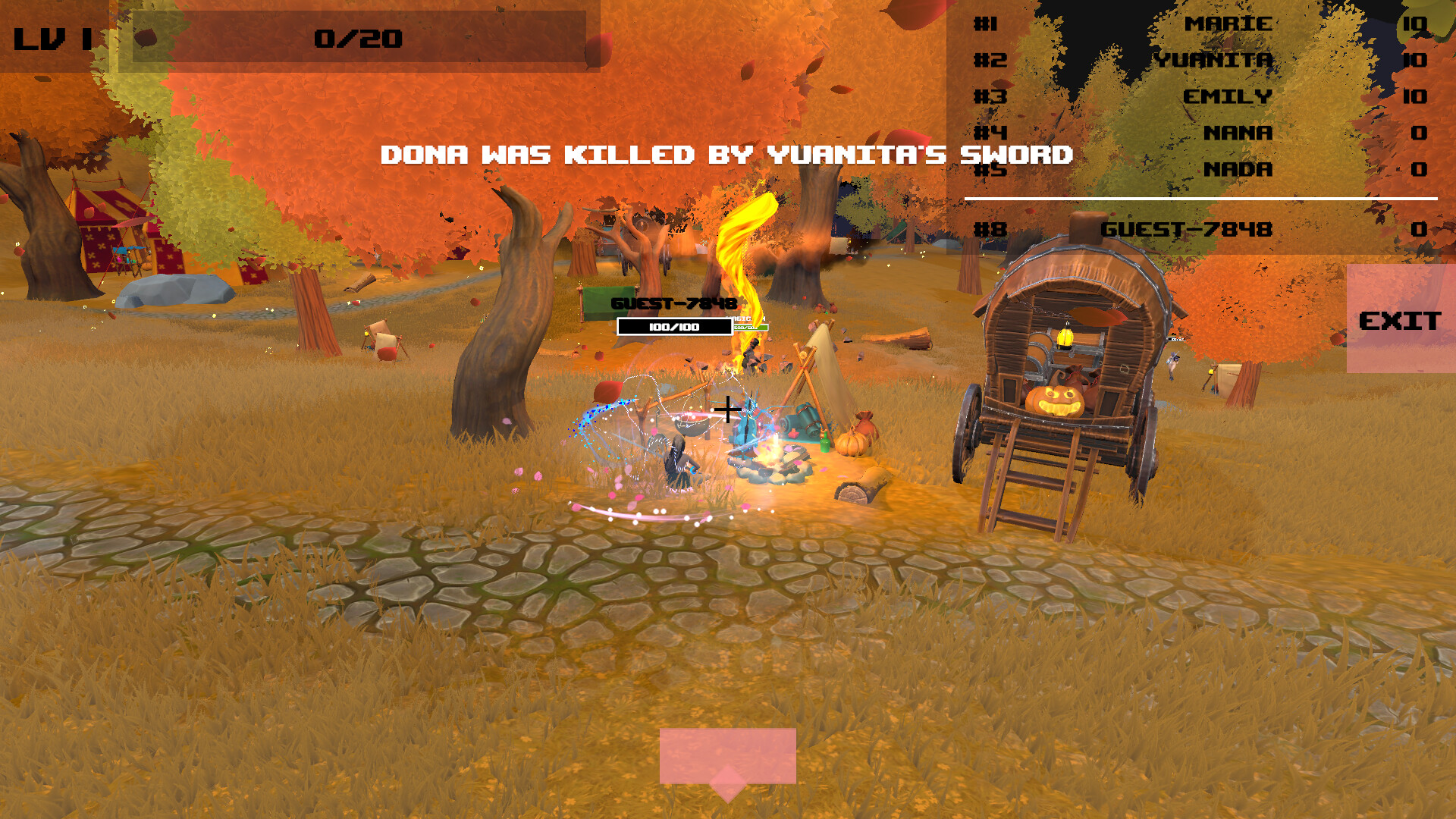The image size is (1456, 819).
Task: Click the tent beside the campfire
Action: 821,379
